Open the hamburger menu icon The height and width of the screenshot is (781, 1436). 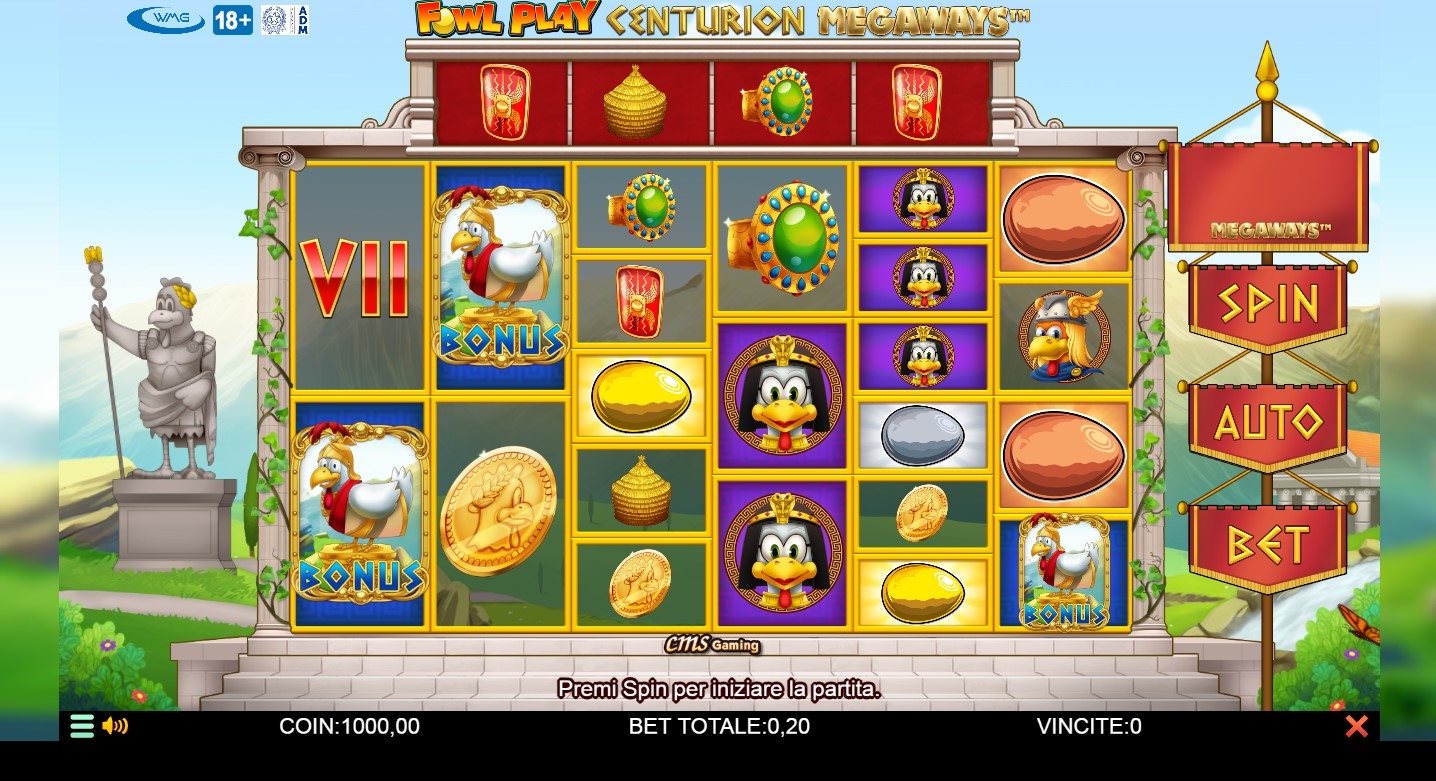tap(82, 726)
